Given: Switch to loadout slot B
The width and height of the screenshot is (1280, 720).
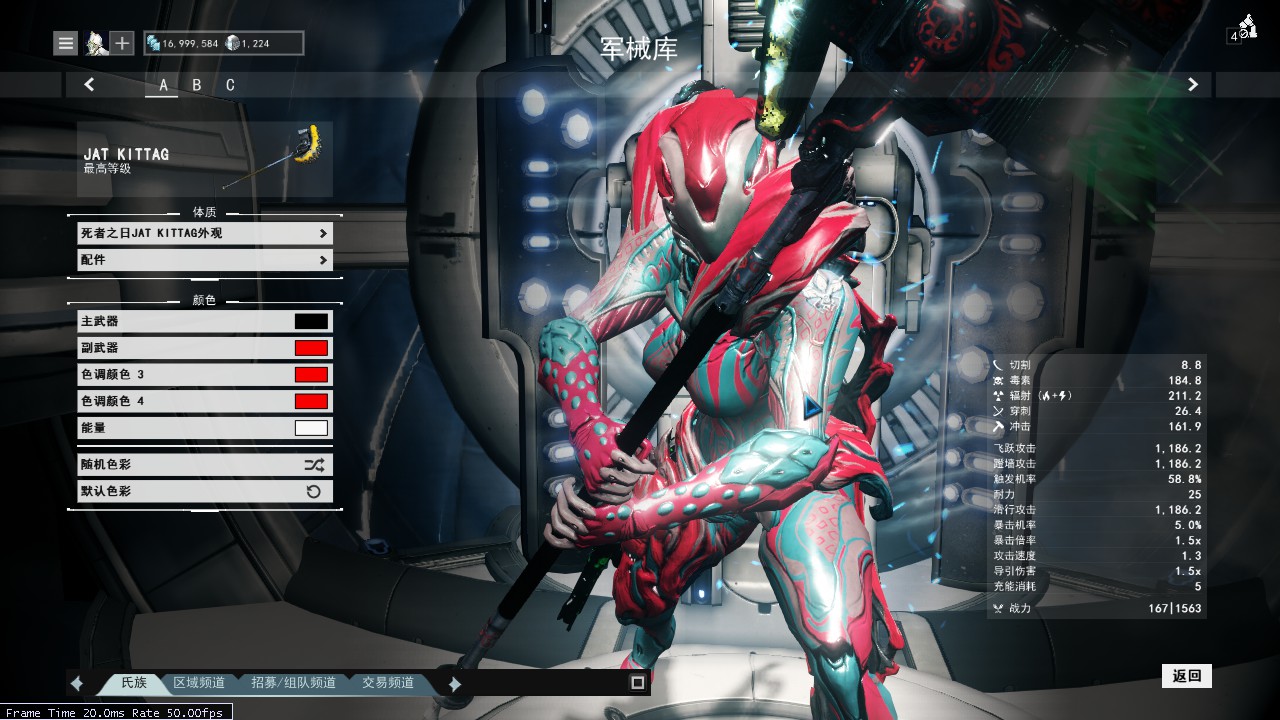Looking at the screenshot, I should pos(197,85).
